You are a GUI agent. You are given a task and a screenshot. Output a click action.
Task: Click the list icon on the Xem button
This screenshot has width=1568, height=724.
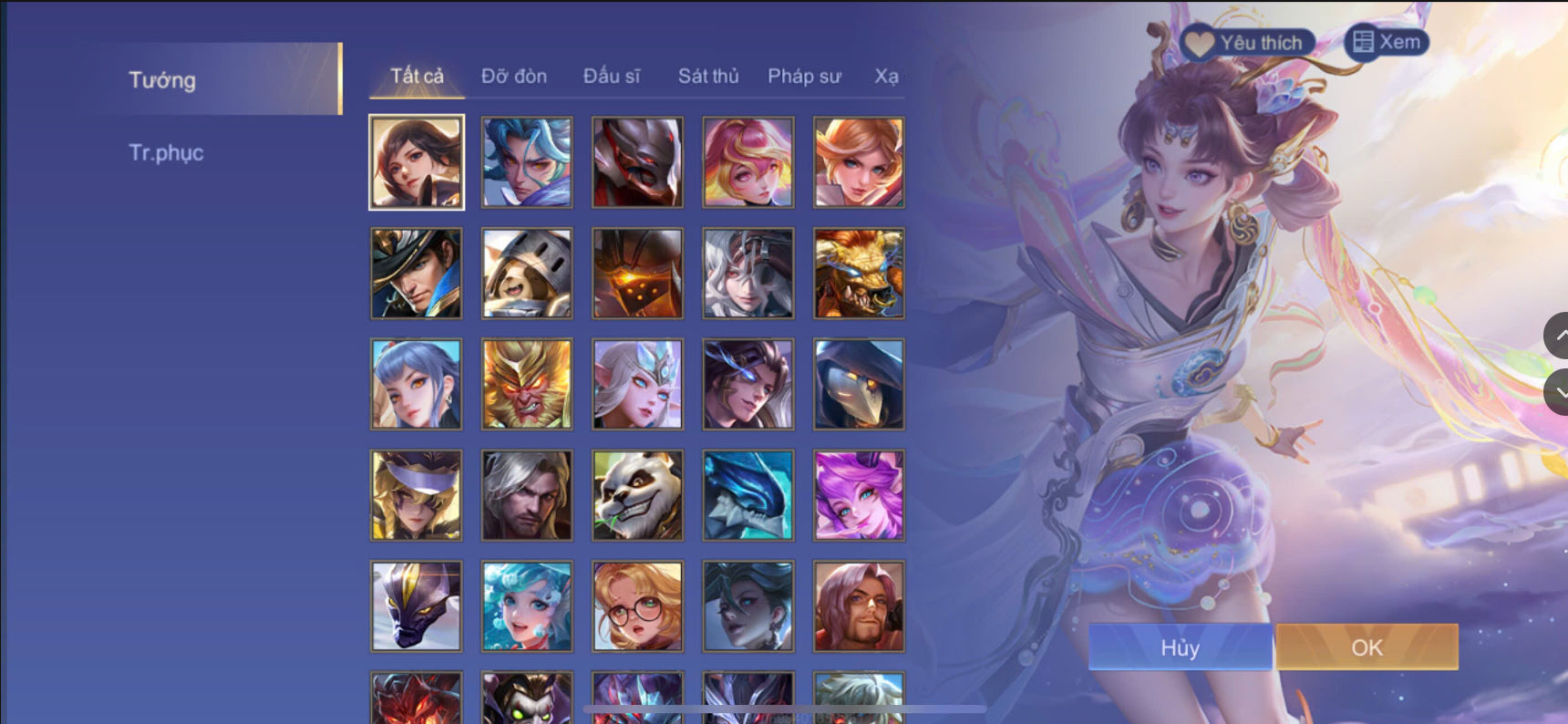coord(1364,41)
